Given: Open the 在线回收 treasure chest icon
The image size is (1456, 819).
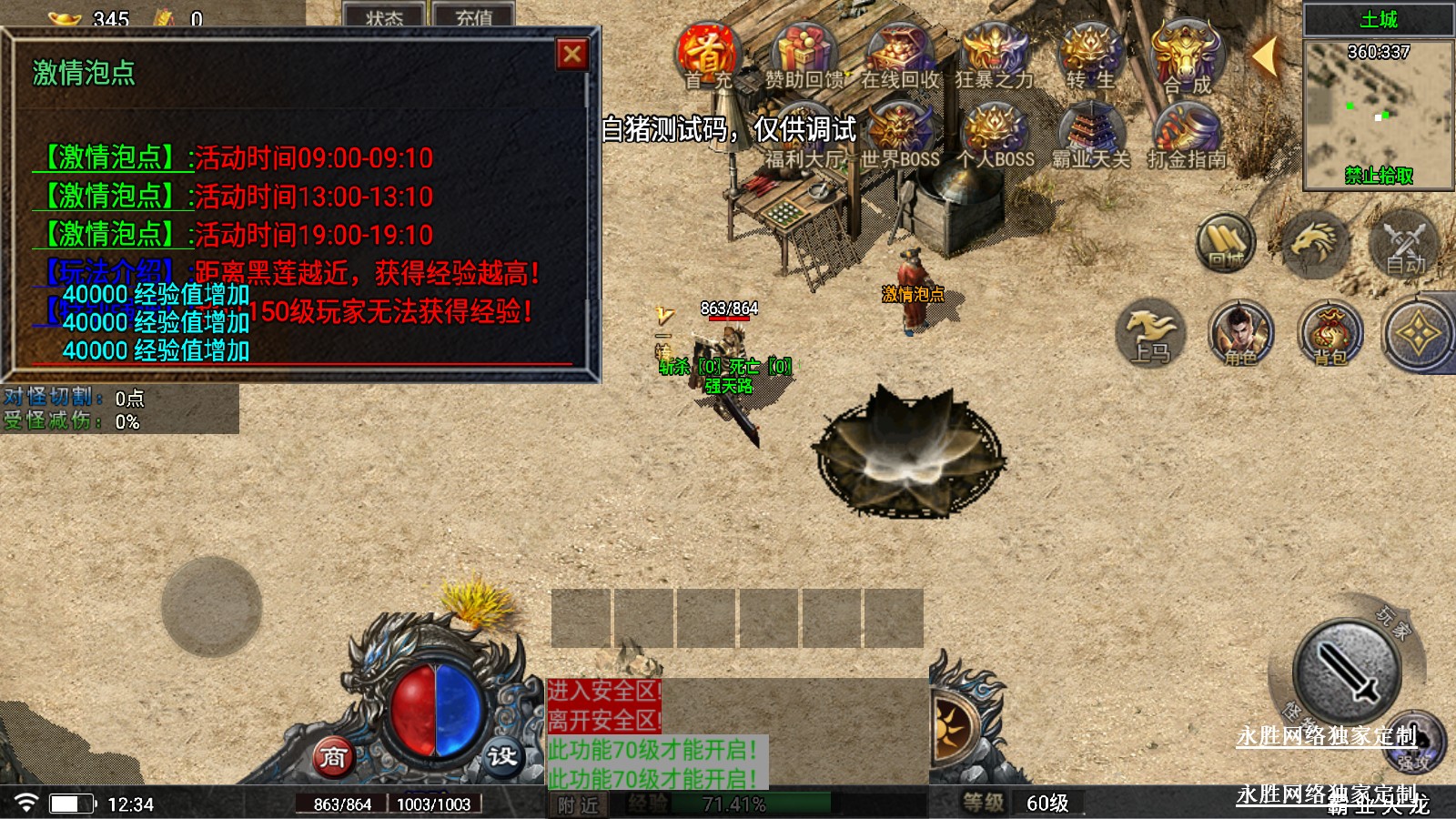Looking at the screenshot, I should 900,56.
